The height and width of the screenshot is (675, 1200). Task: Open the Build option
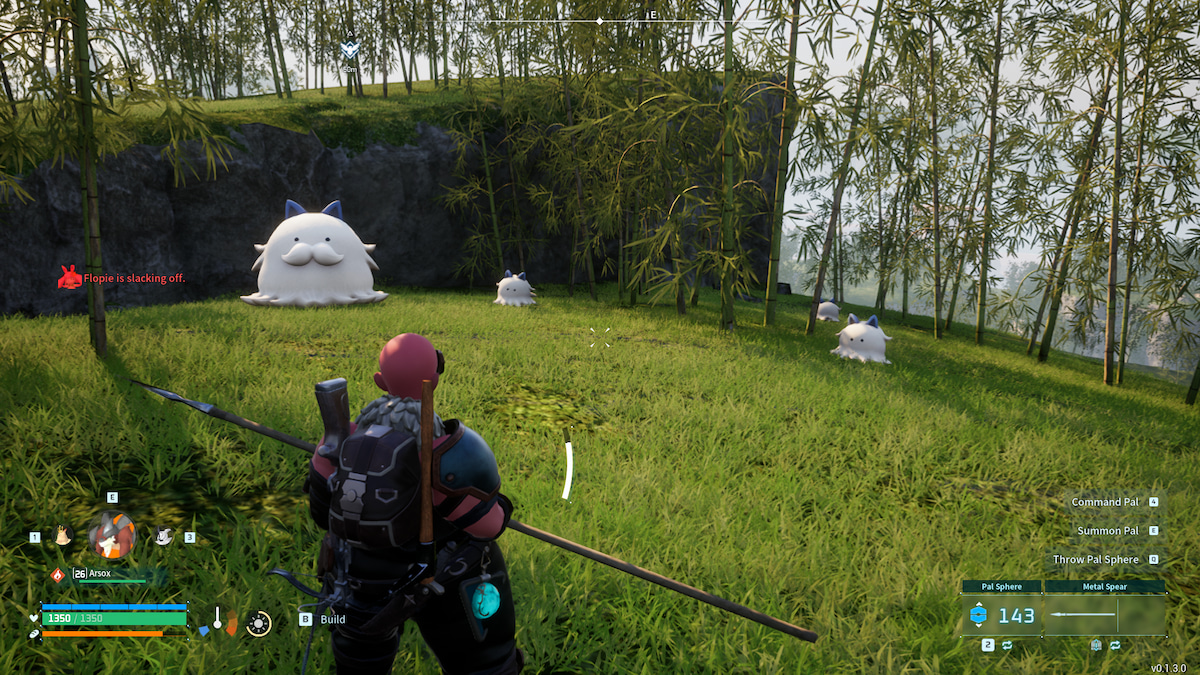(332, 619)
